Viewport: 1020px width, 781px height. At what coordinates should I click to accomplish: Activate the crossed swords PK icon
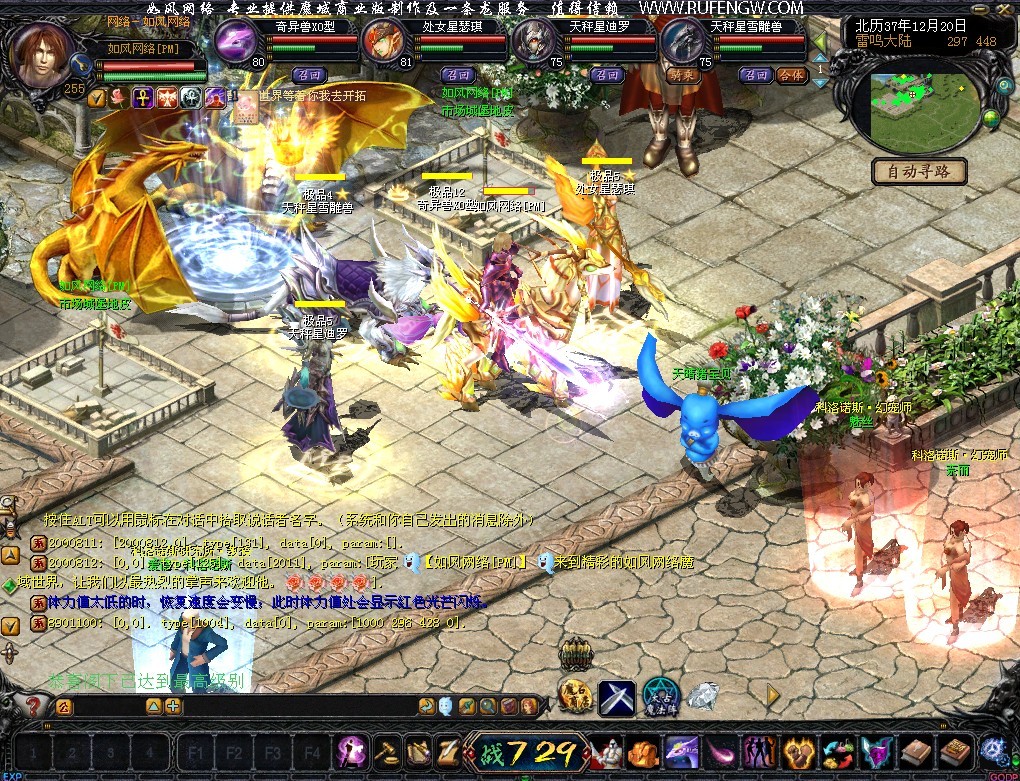coord(617,697)
